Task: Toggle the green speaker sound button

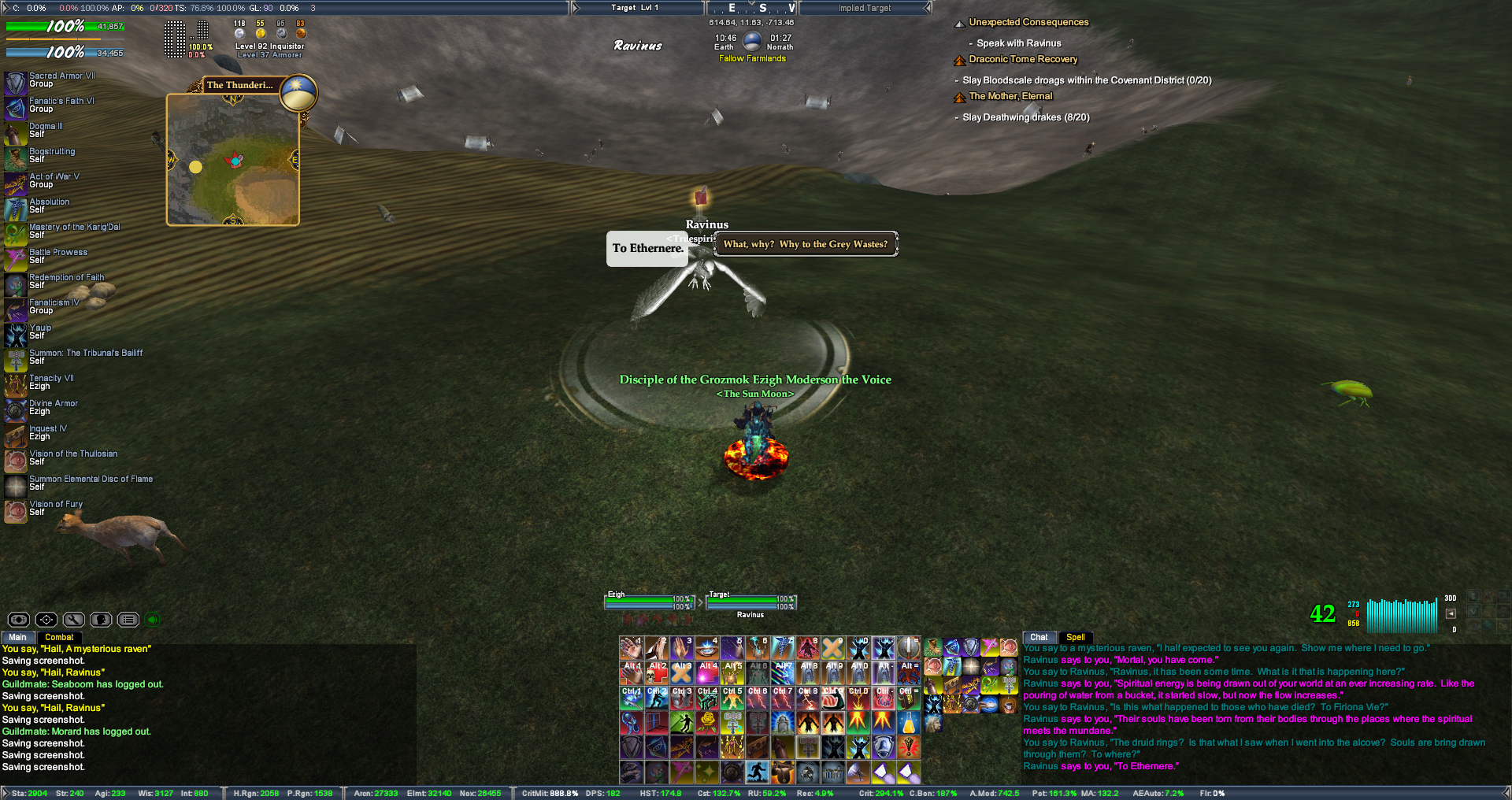Action: 153,620
